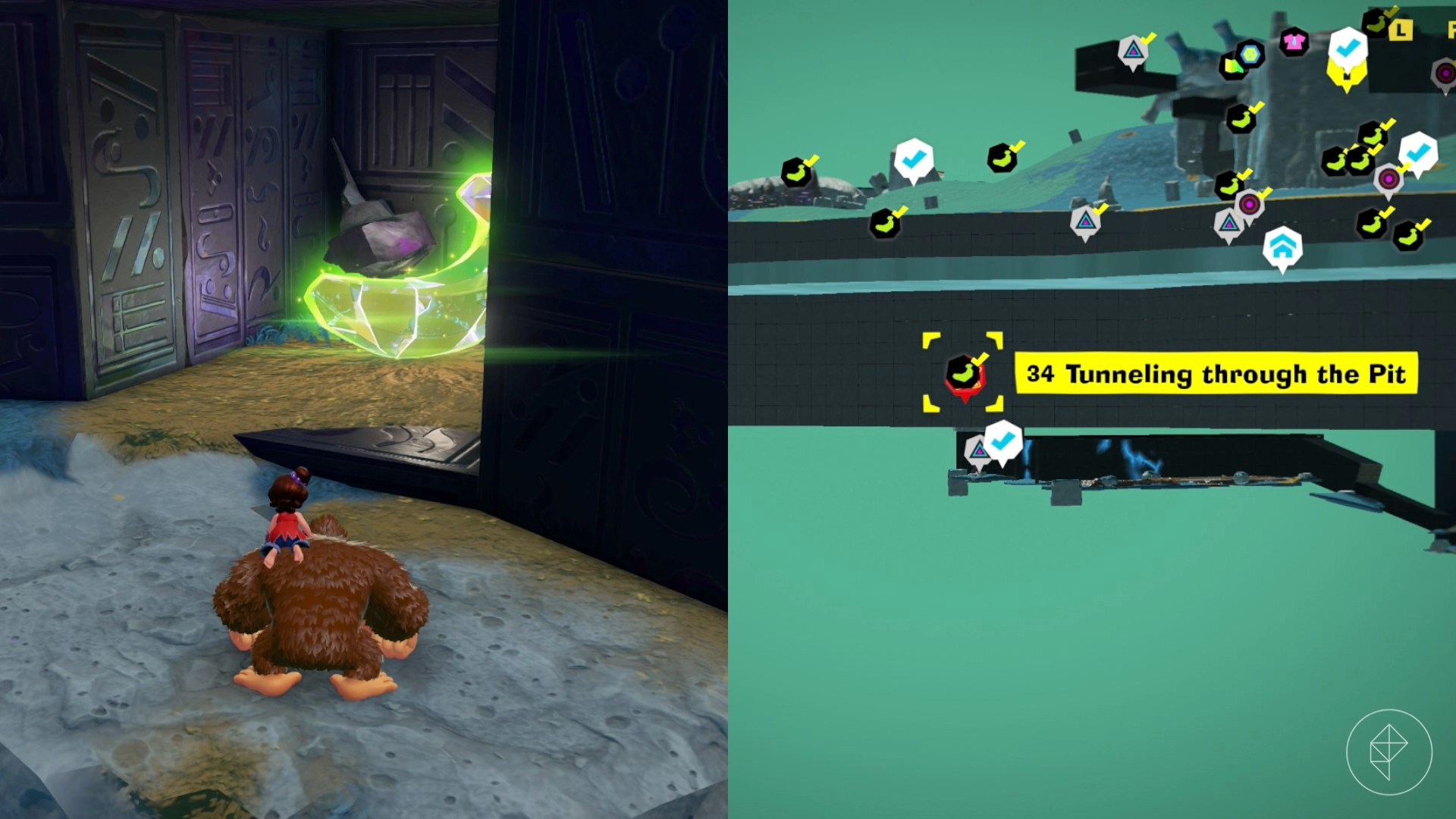The image size is (1456, 819).
Task: Click the large yellow fast-travel pin with blue check
Action: pos(1348,53)
